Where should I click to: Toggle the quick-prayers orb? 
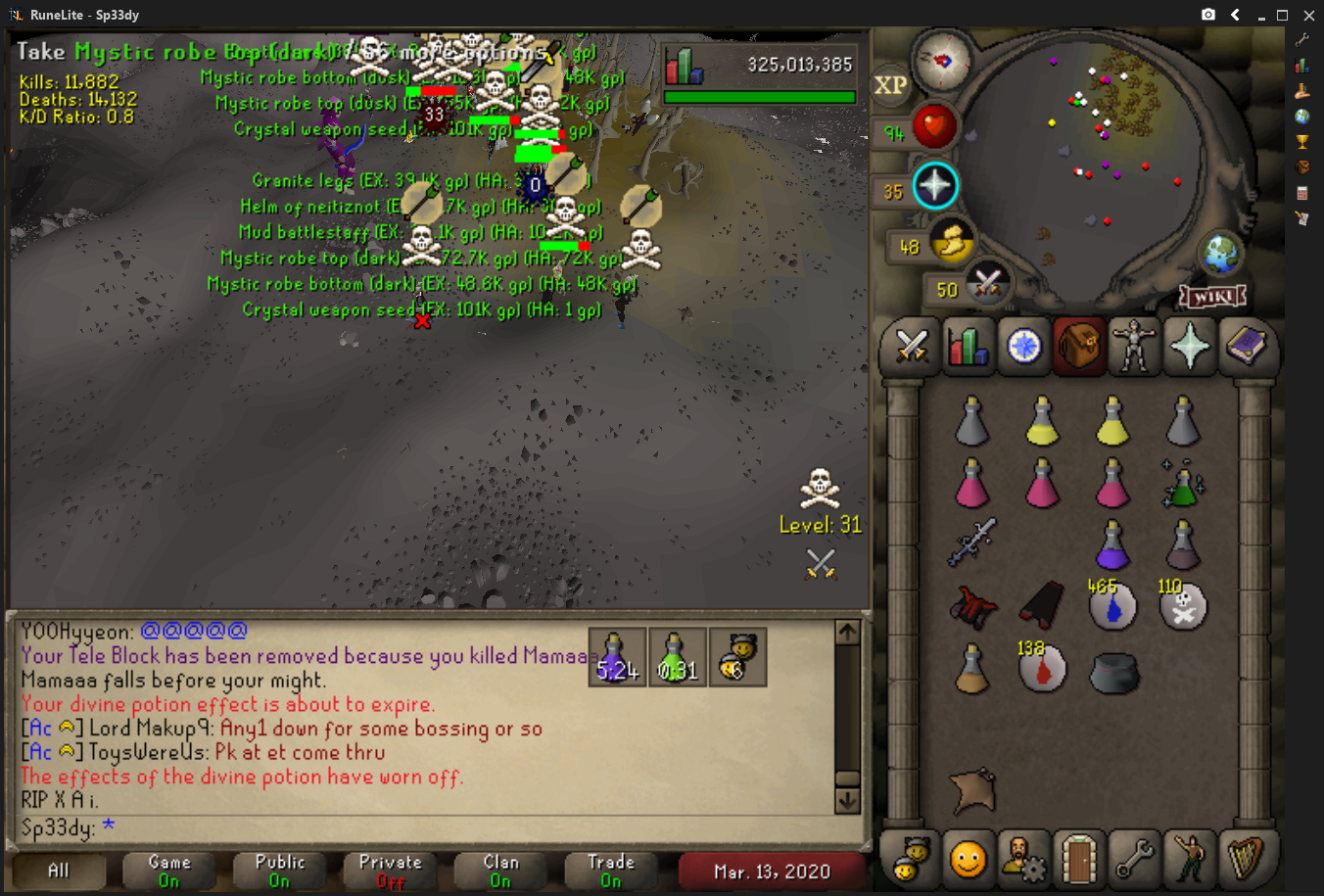[934, 185]
